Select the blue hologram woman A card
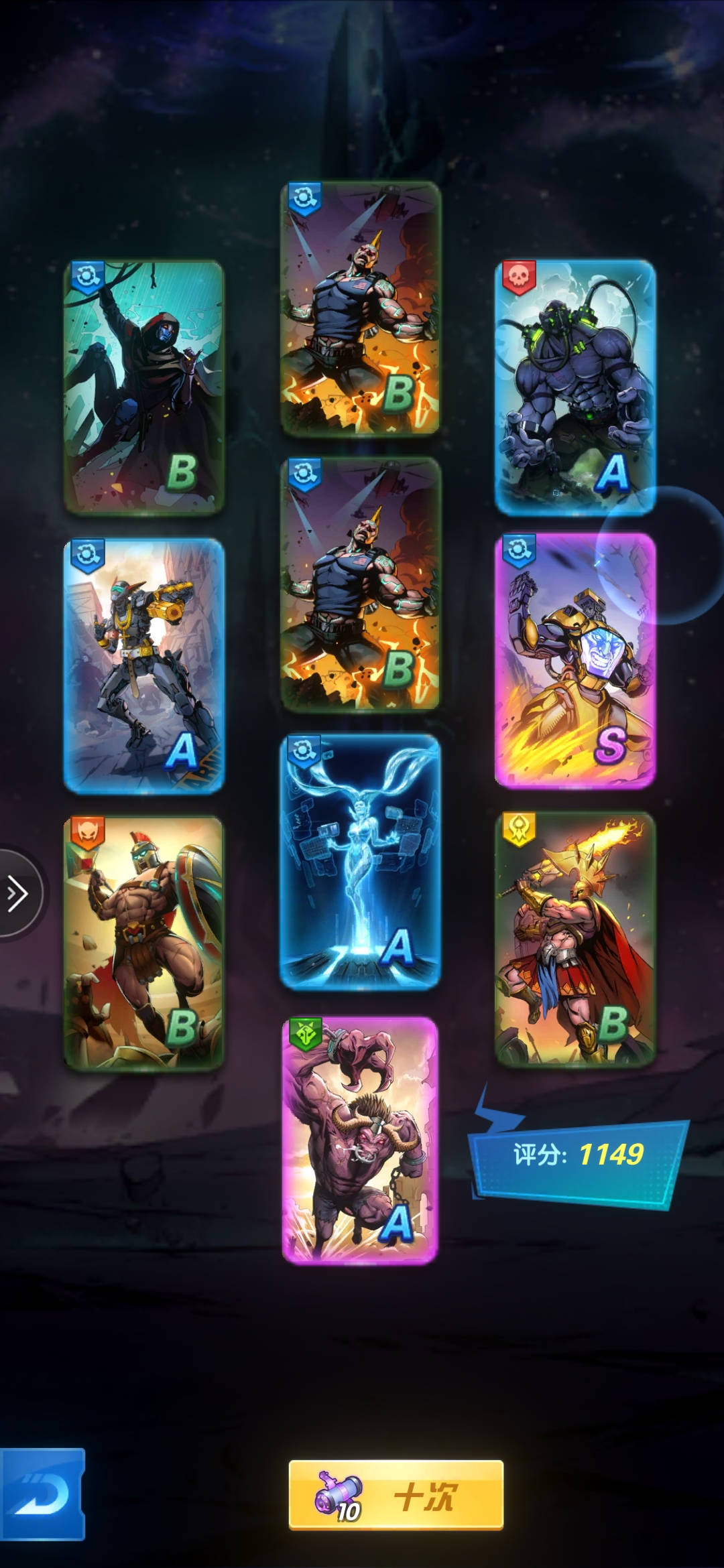724x1568 pixels. click(x=360, y=861)
